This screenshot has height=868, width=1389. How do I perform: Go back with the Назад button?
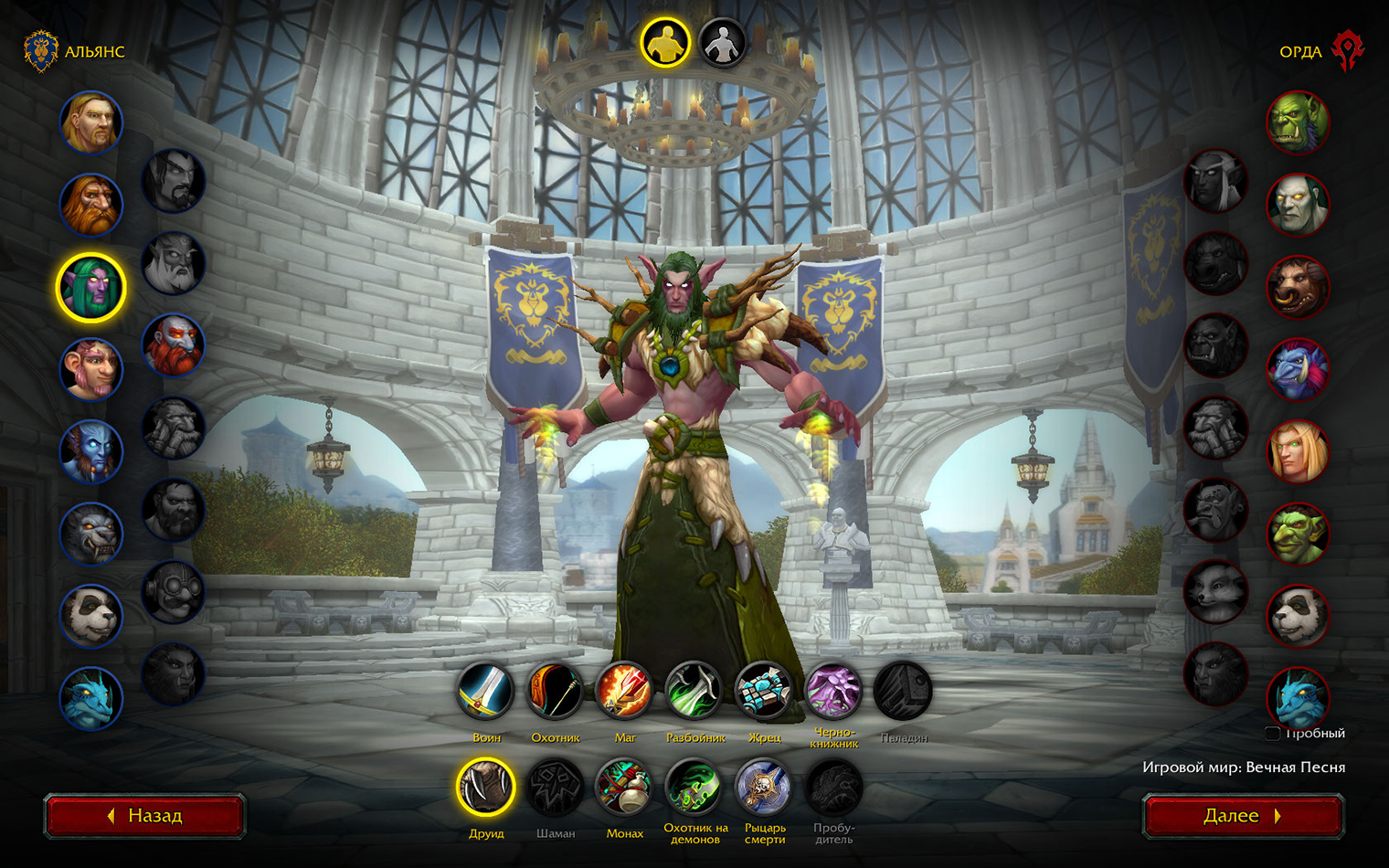coord(144,815)
